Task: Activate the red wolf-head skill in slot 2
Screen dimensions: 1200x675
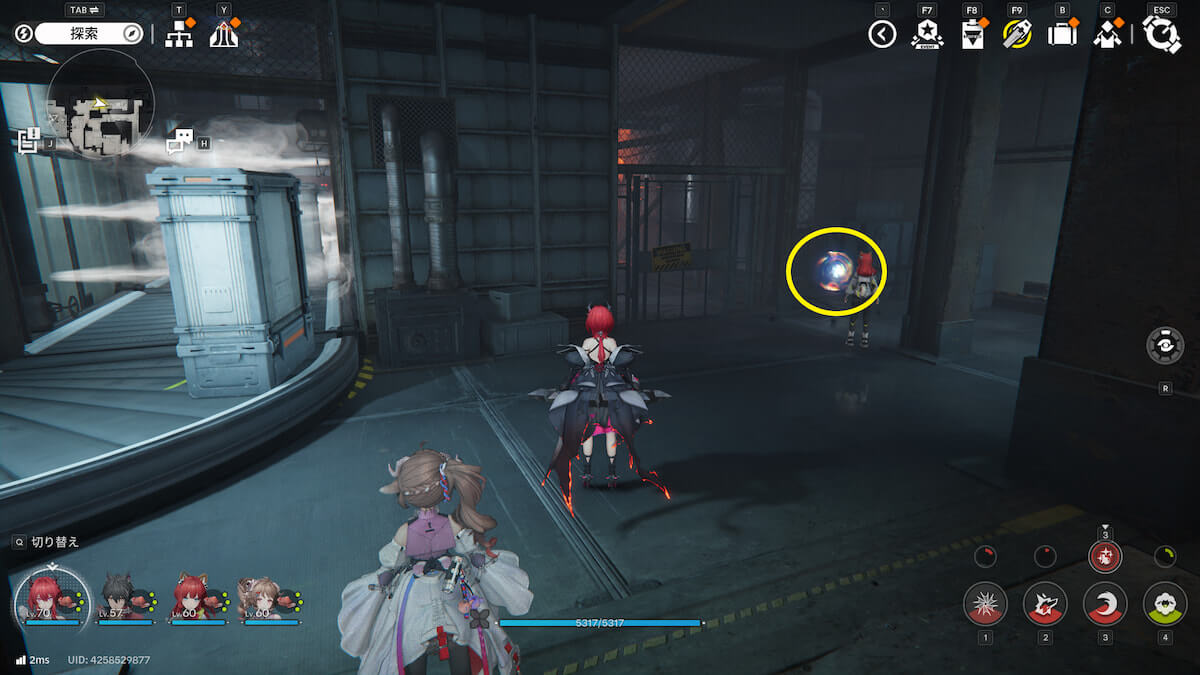Action: click(1045, 604)
